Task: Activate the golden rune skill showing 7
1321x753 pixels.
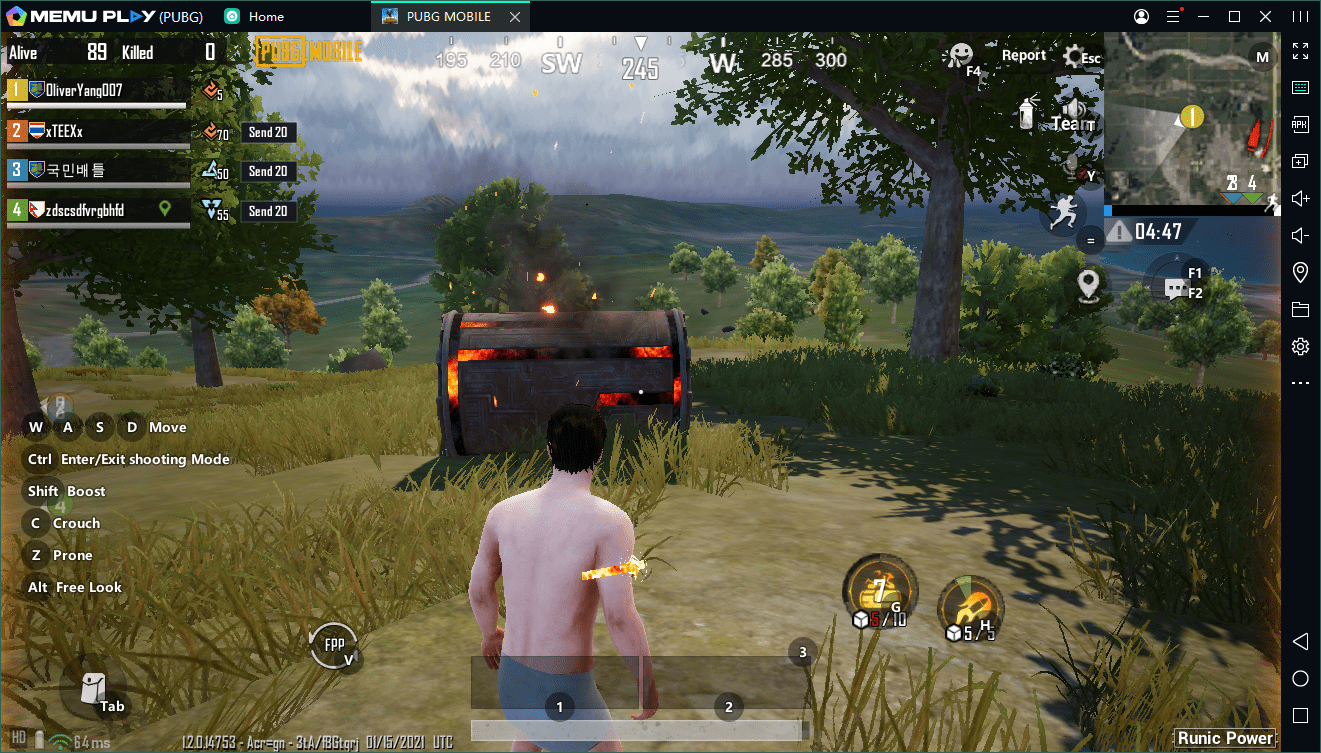Action: [x=879, y=590]
